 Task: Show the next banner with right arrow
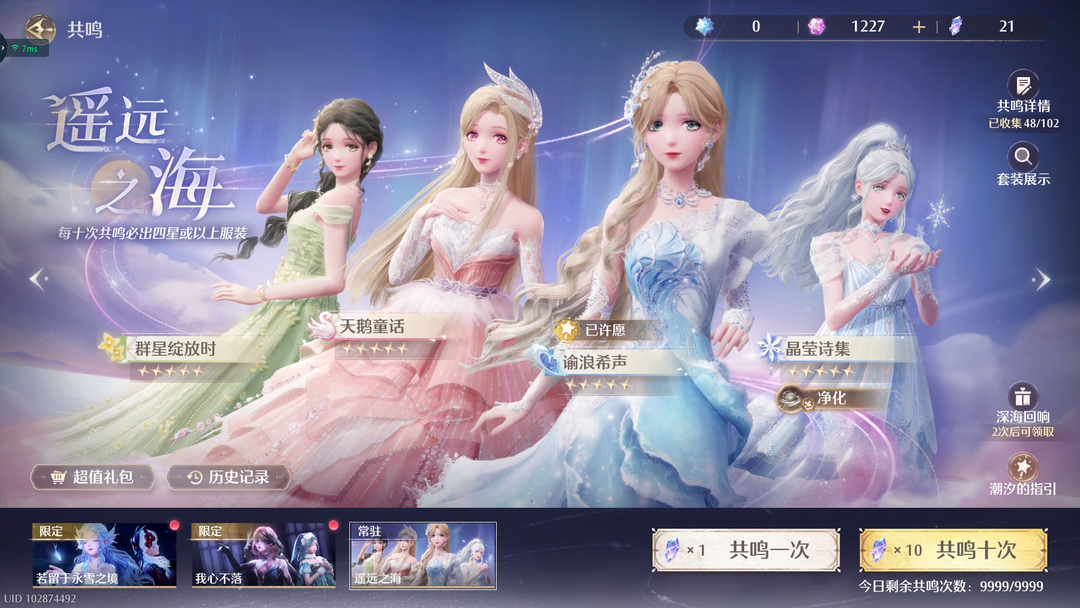[1042, 279]
